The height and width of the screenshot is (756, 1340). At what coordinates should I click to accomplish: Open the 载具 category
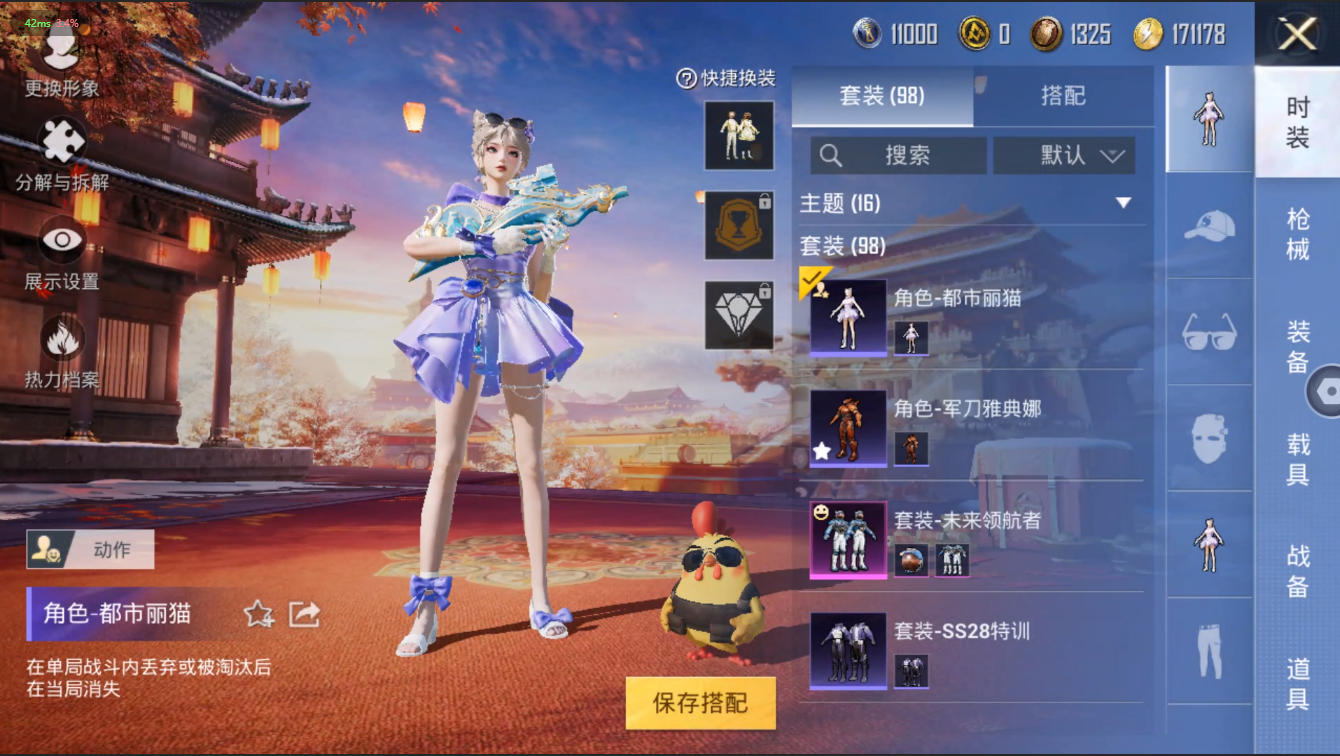click(1297, 458)
